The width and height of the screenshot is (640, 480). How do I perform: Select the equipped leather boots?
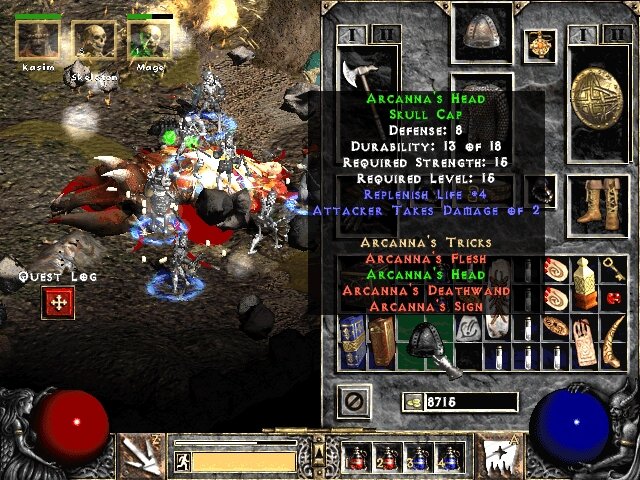click(597, 206)
